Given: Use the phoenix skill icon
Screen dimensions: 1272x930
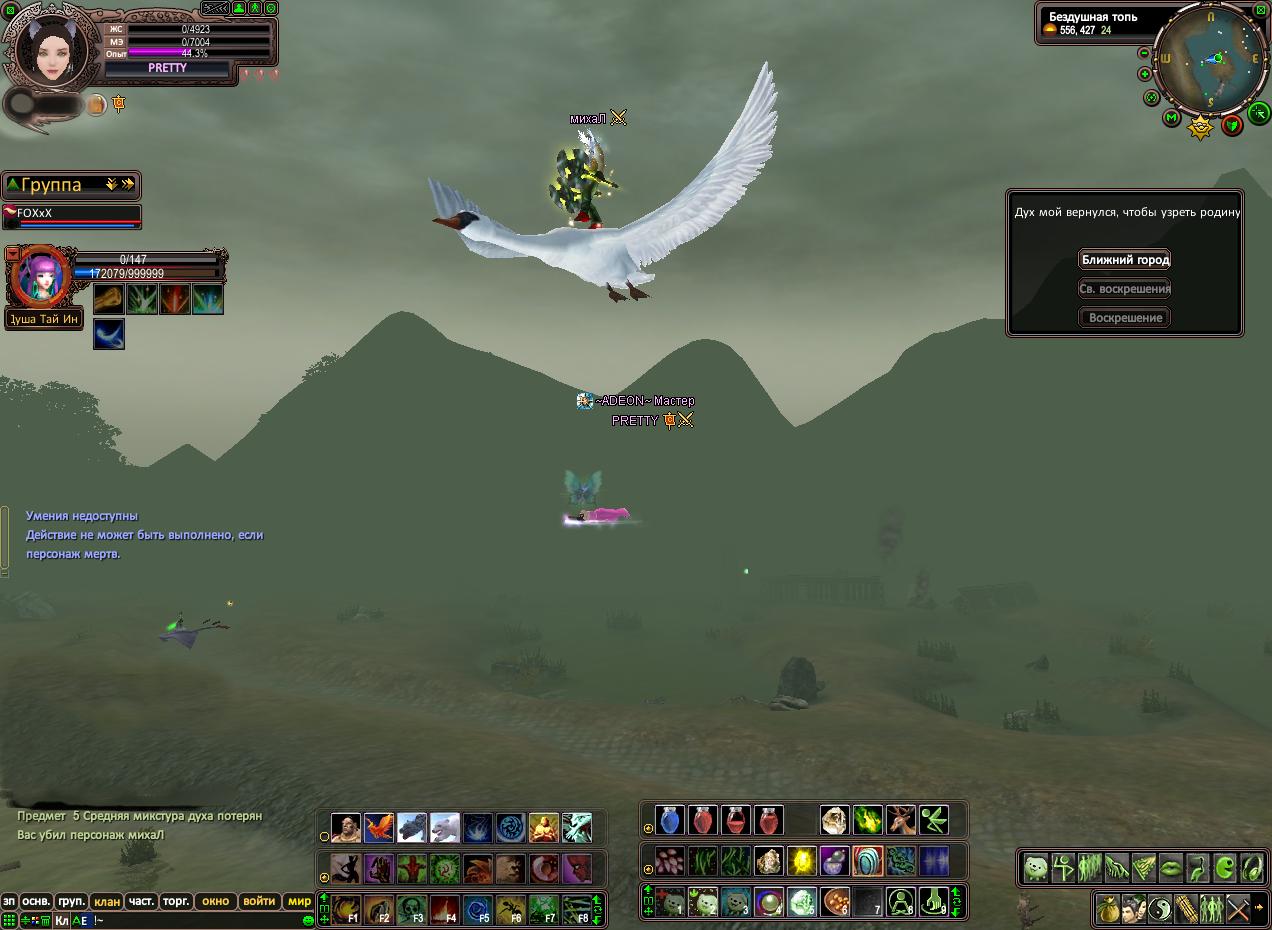Looking at the screenshot, I should click(378, 828).
